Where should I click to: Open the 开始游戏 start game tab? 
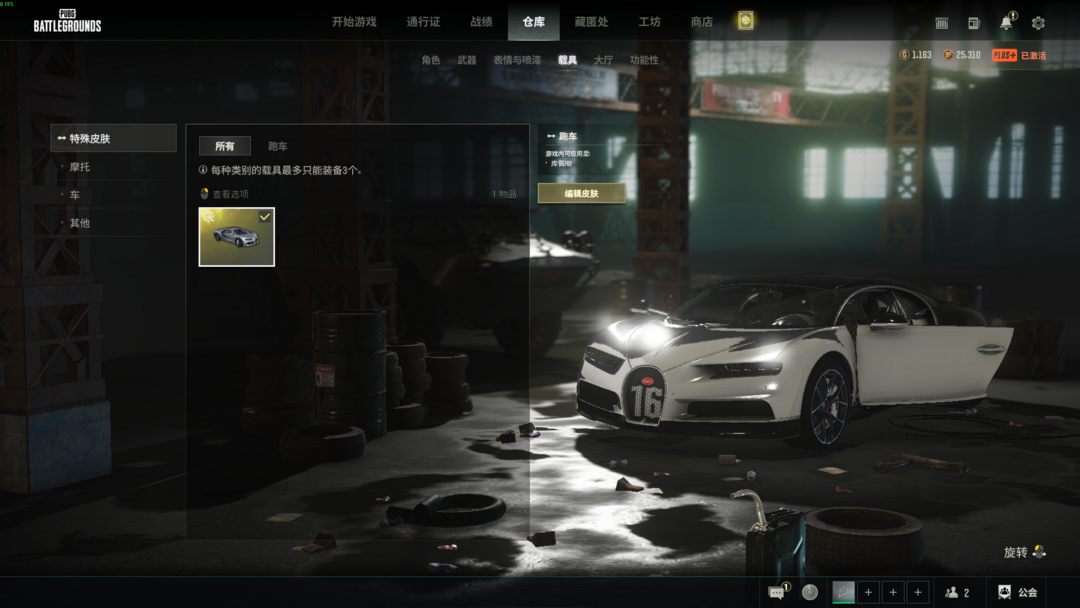pos(354,22)
